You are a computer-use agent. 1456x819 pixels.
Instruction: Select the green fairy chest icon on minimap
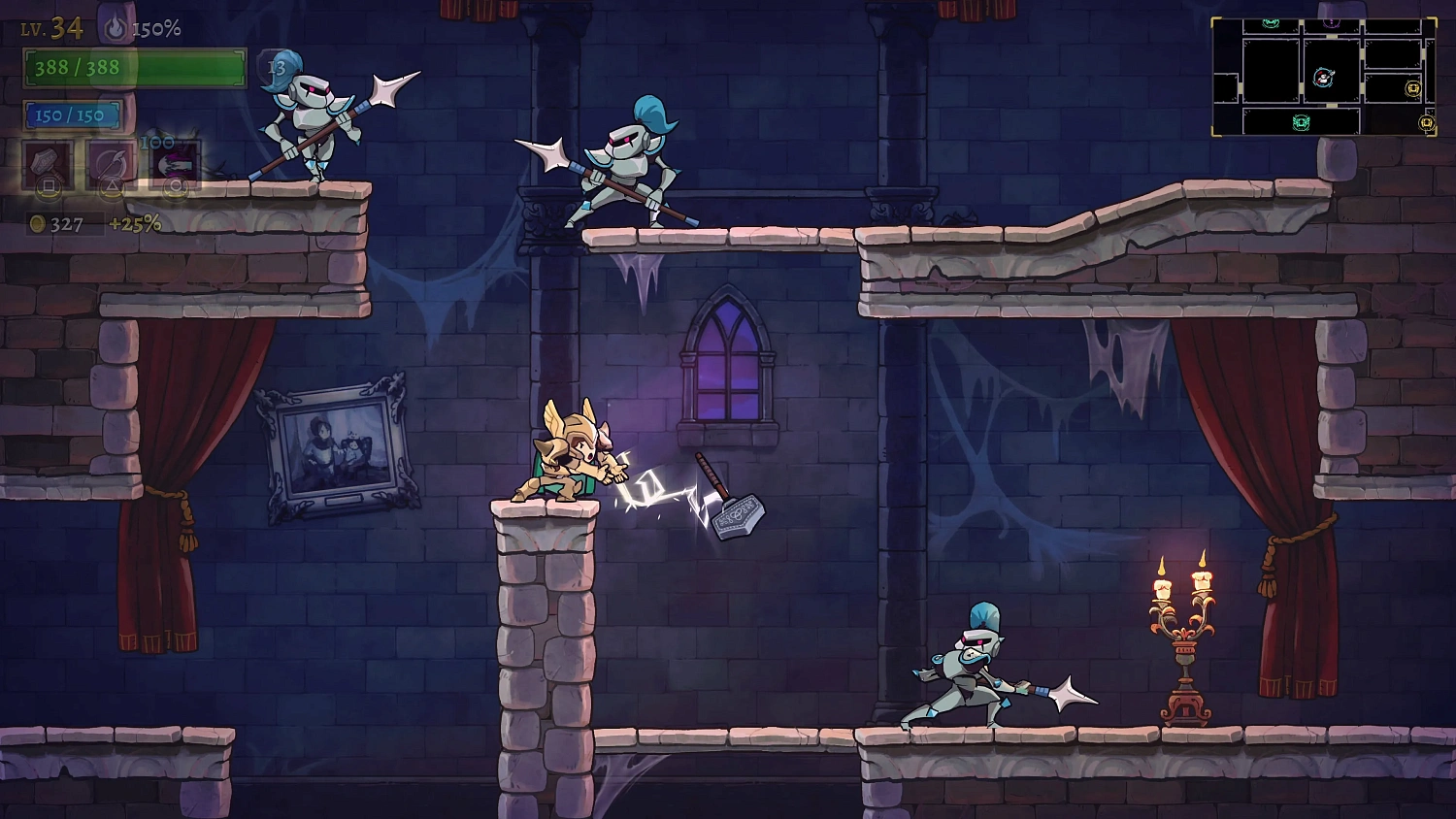click(x=1301, y=121)
